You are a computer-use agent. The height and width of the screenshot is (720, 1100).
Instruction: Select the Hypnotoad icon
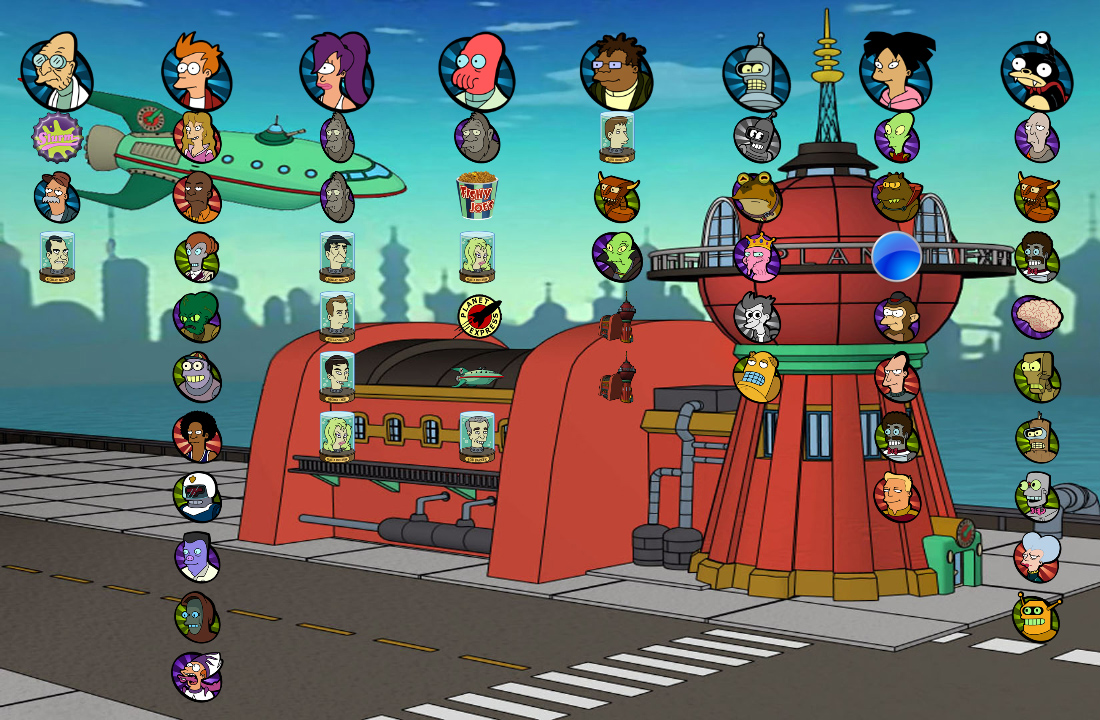tap(757, 196)
